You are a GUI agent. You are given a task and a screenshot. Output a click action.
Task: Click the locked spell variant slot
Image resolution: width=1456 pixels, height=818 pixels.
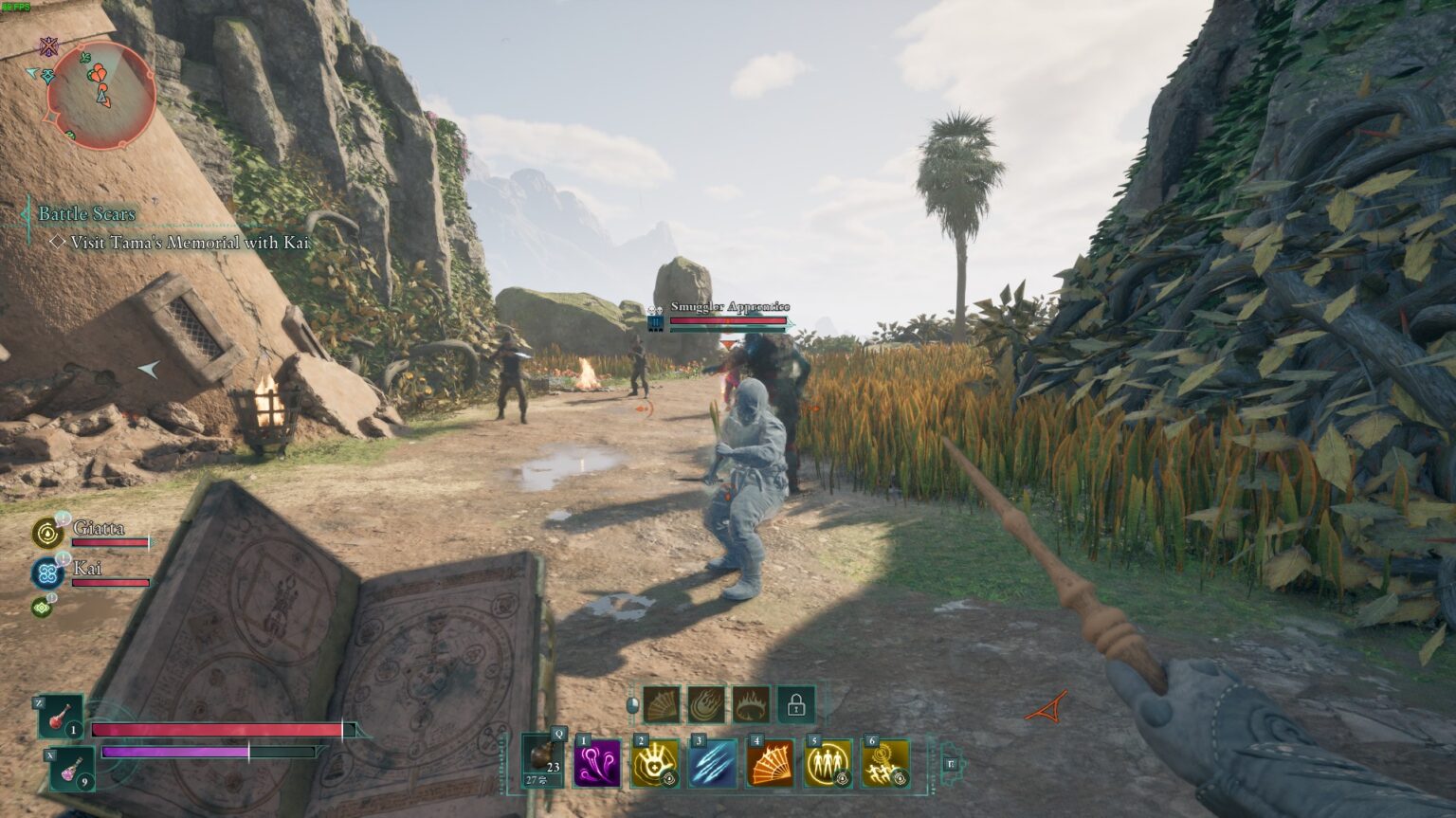click(x=794, y=705)
